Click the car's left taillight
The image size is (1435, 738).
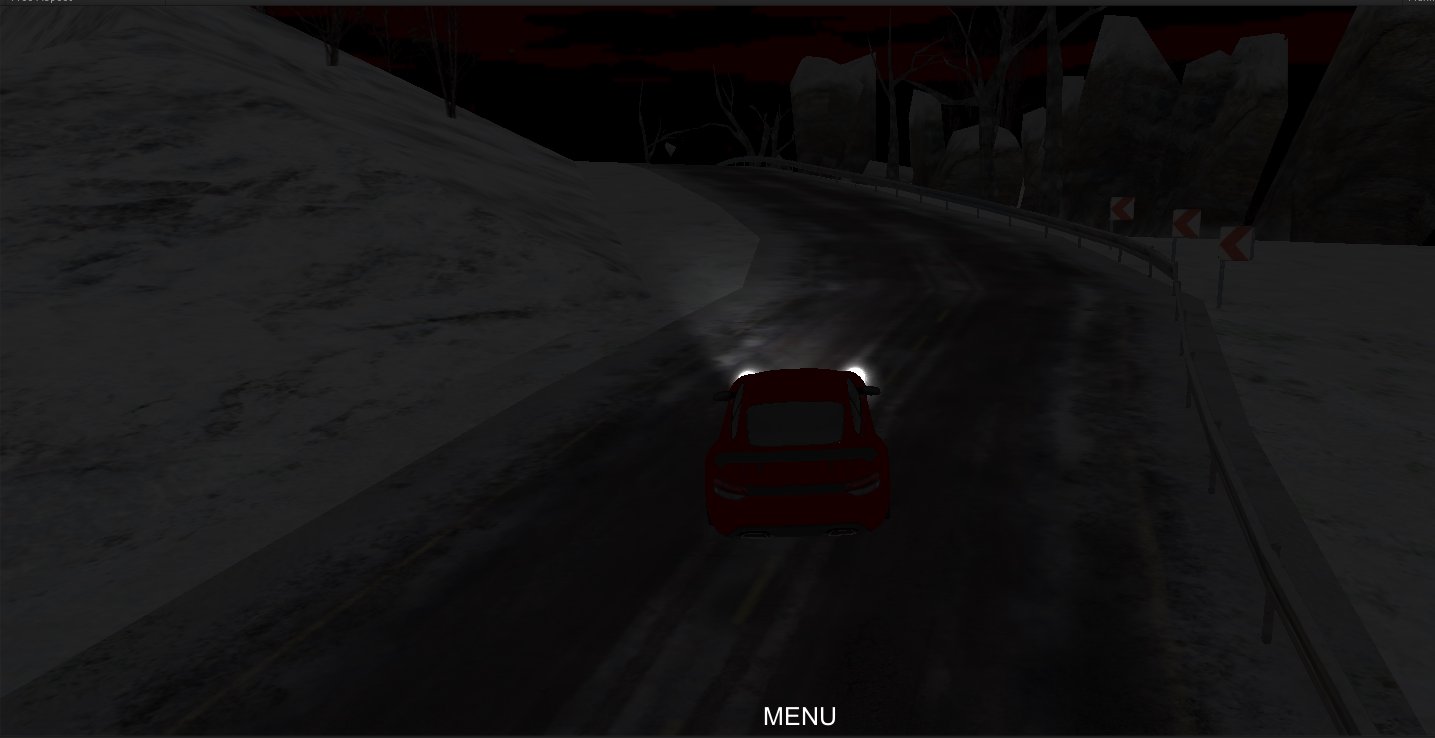[729, 490]
